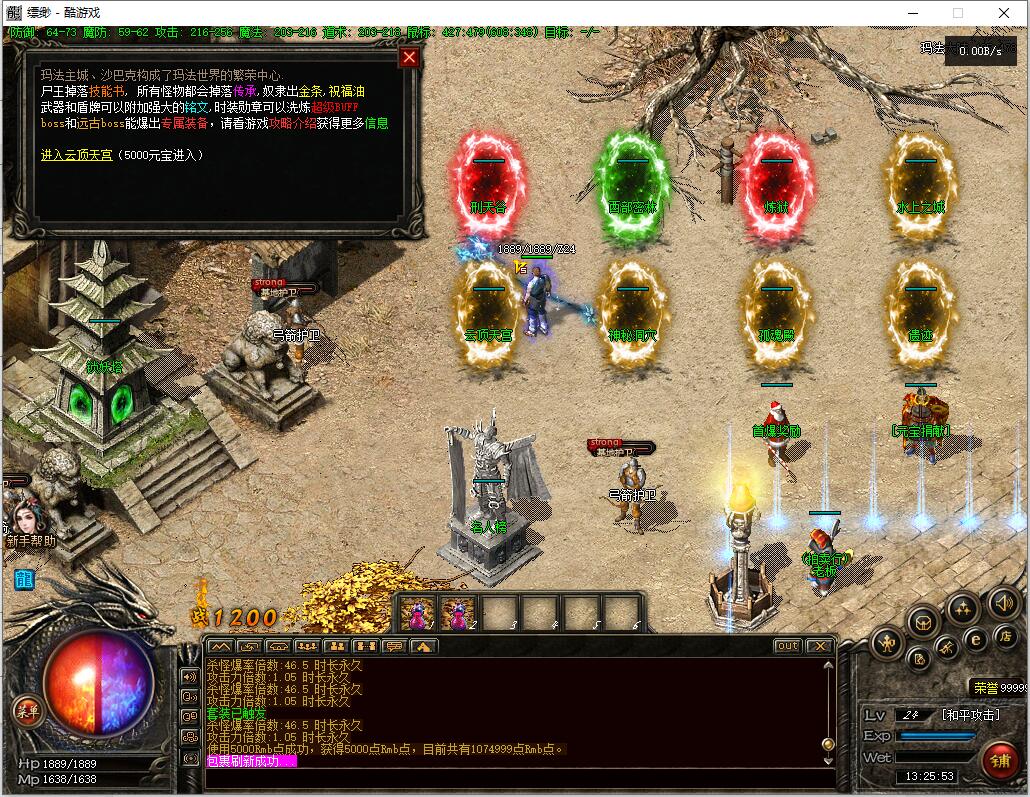Open the 菜单 round menu button

(x=27, y=711)
